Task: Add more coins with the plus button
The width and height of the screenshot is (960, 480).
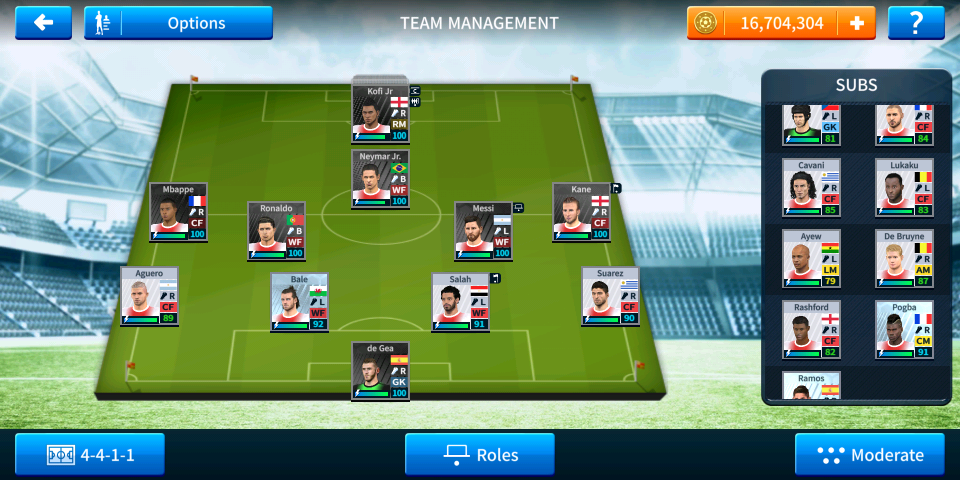Action: [856, 23]
